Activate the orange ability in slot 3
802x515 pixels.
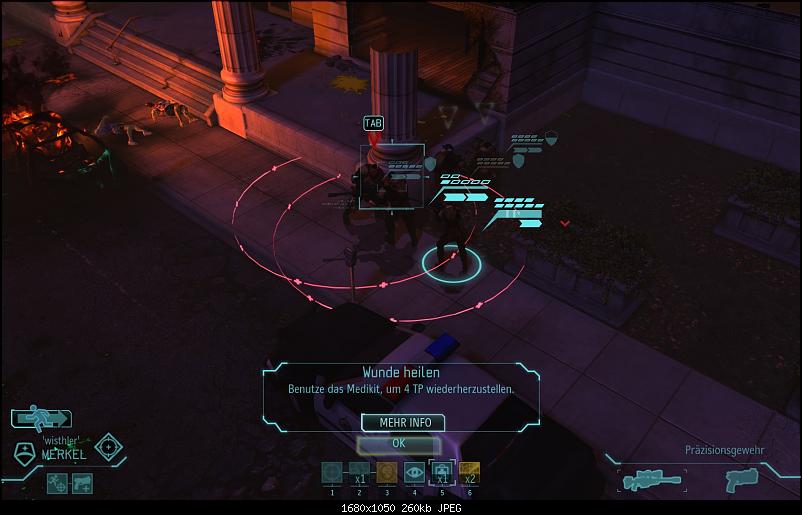(387, 471)
